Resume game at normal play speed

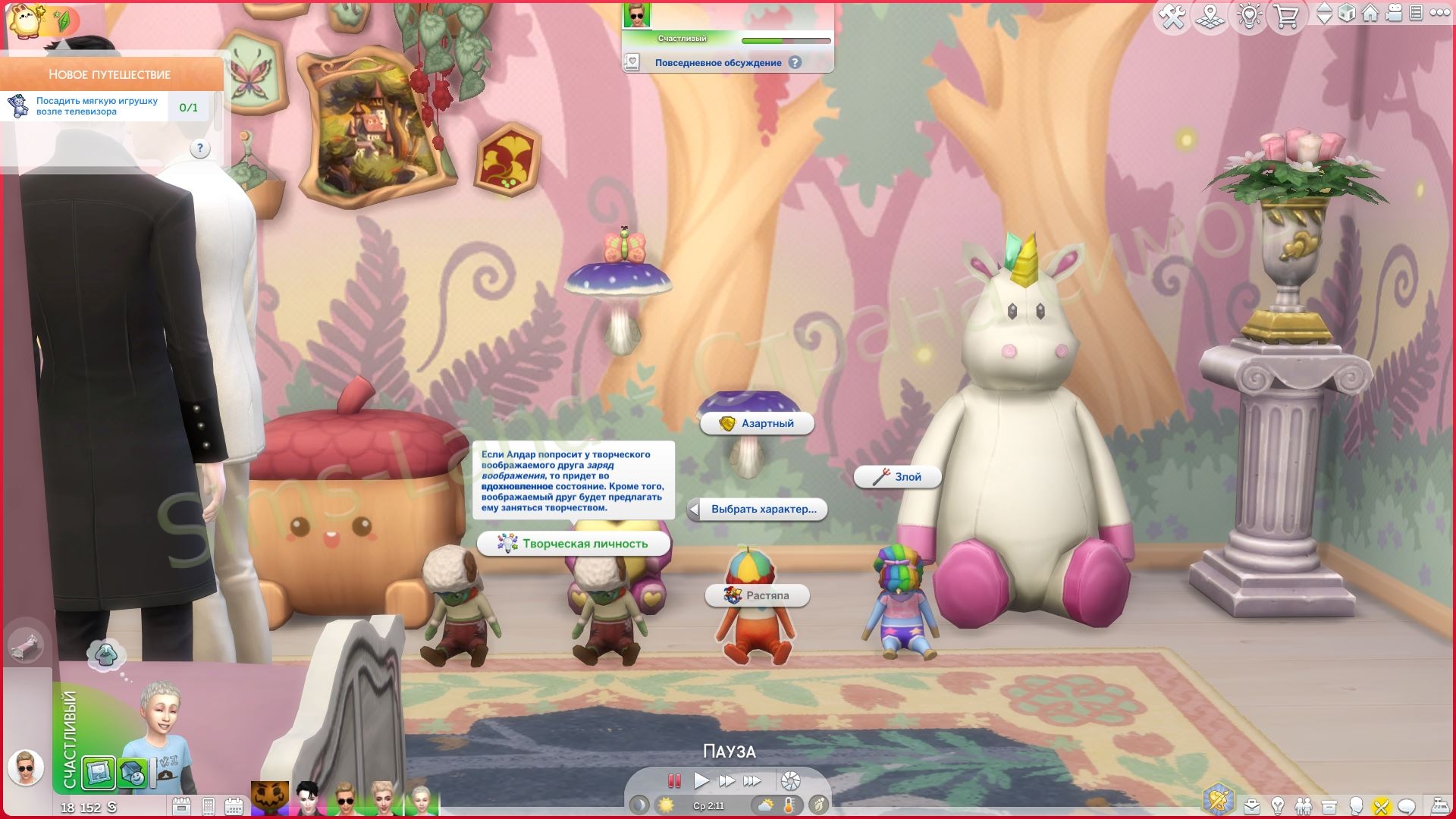click(x=701, y=780)
